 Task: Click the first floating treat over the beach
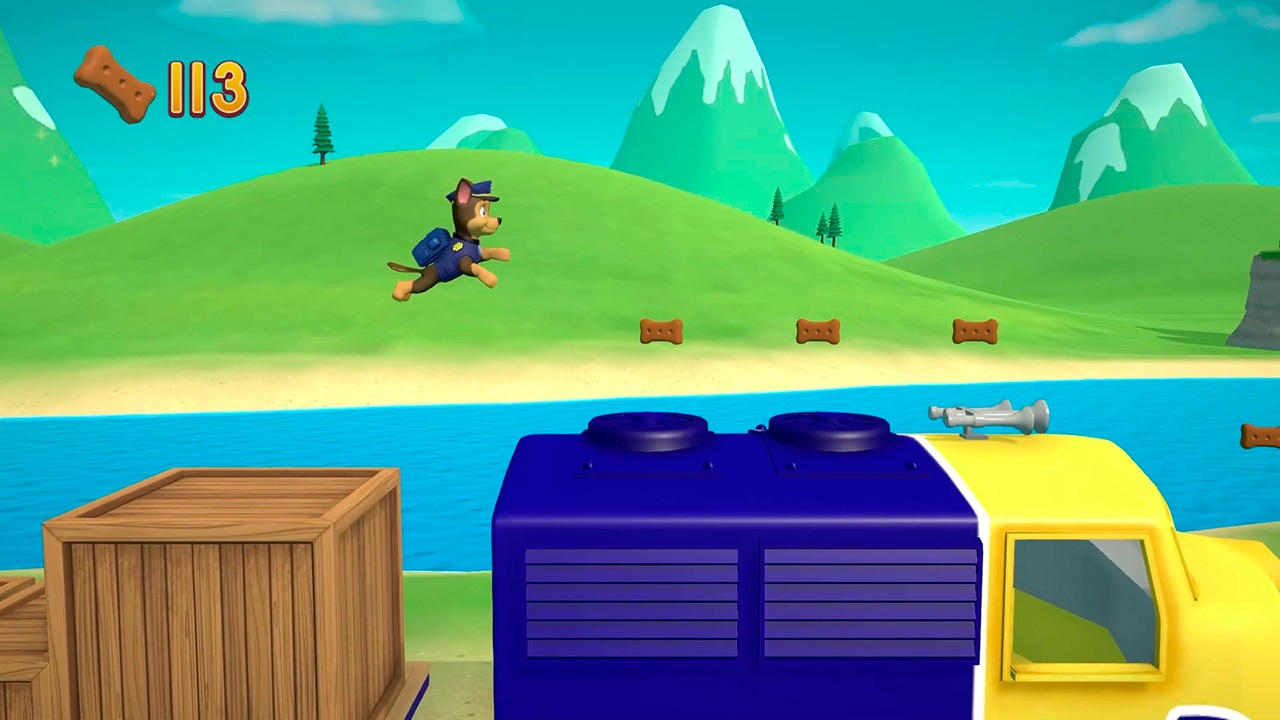[660, 331]
